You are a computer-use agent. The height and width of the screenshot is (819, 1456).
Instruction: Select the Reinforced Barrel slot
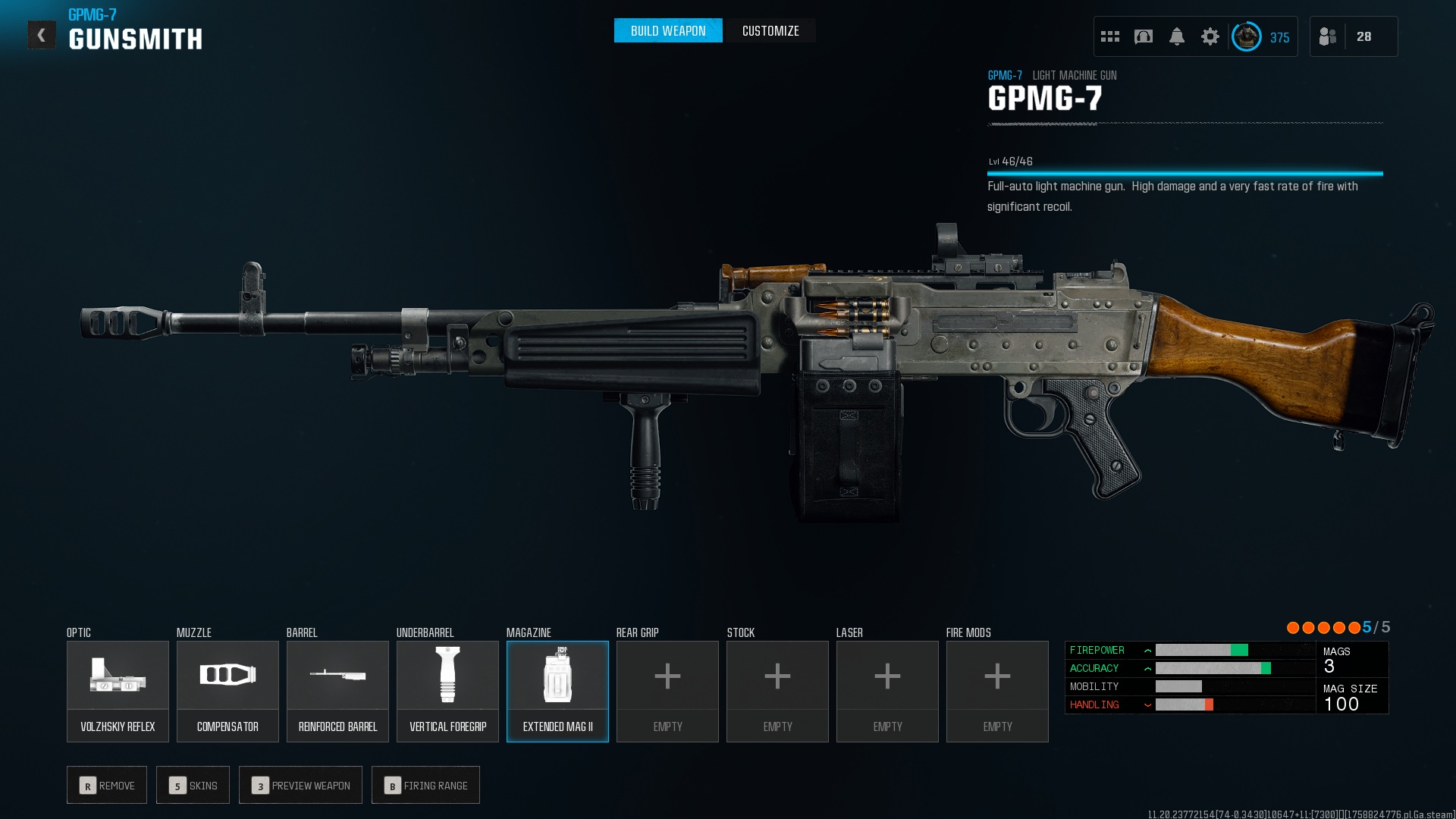337,691
